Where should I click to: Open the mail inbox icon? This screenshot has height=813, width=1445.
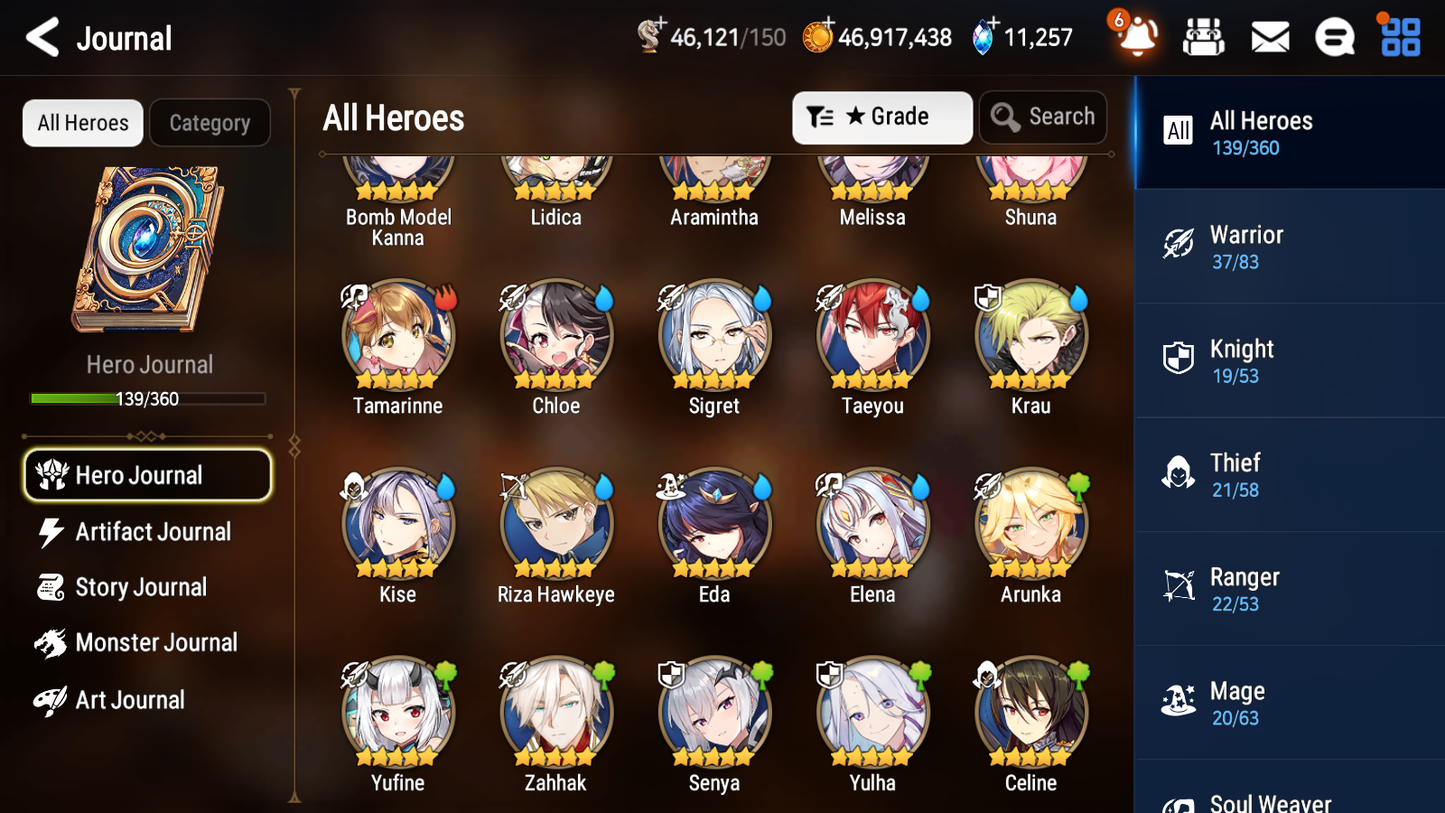coord(1269,36)
